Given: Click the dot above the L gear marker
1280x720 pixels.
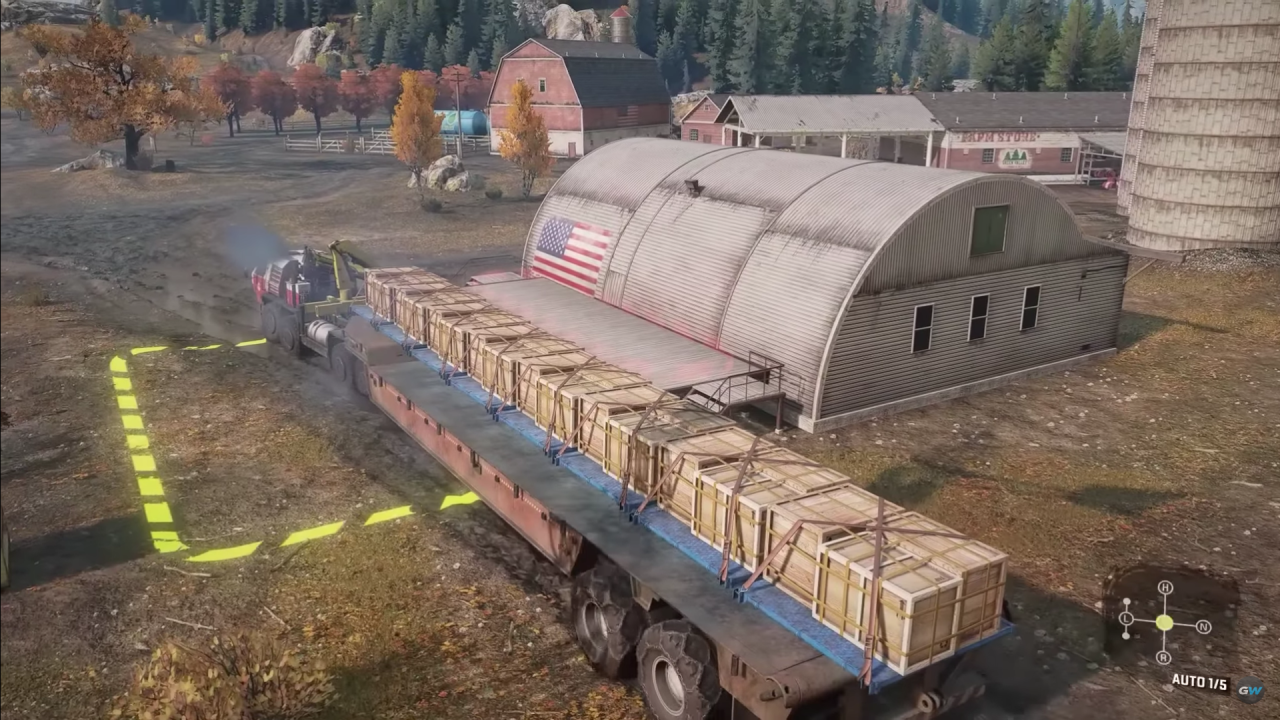Looking at the screenshot, I should click(x=1127, y=601).
